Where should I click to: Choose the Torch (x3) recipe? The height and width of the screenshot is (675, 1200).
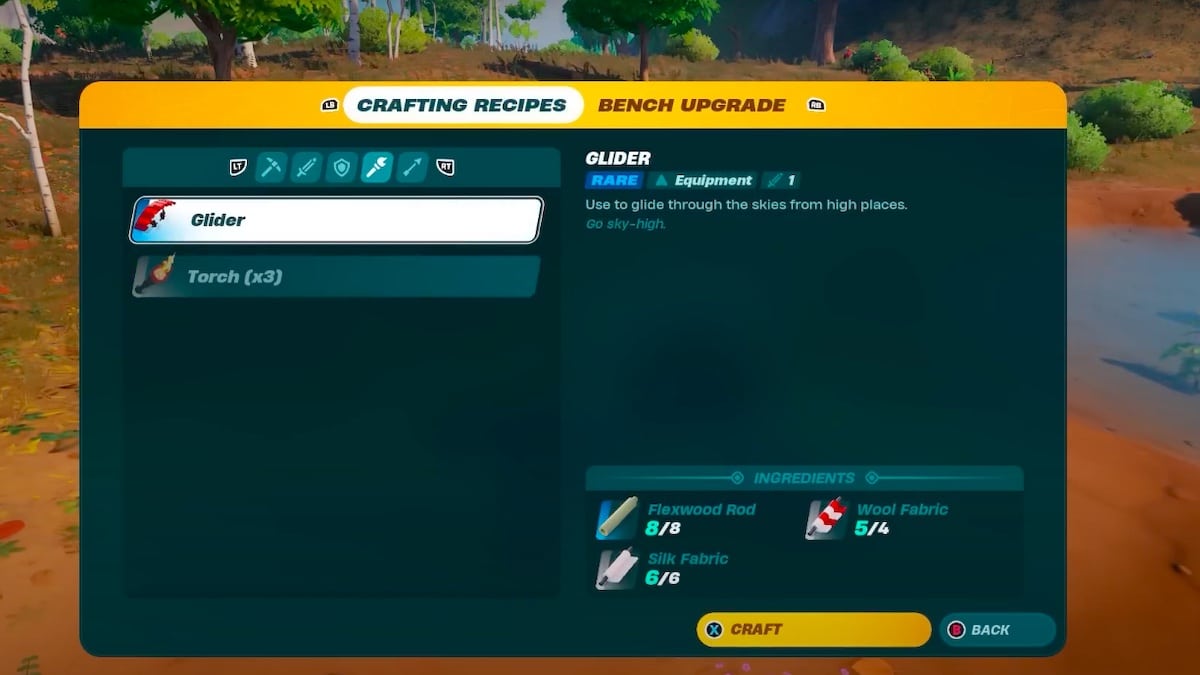(336, 276)
